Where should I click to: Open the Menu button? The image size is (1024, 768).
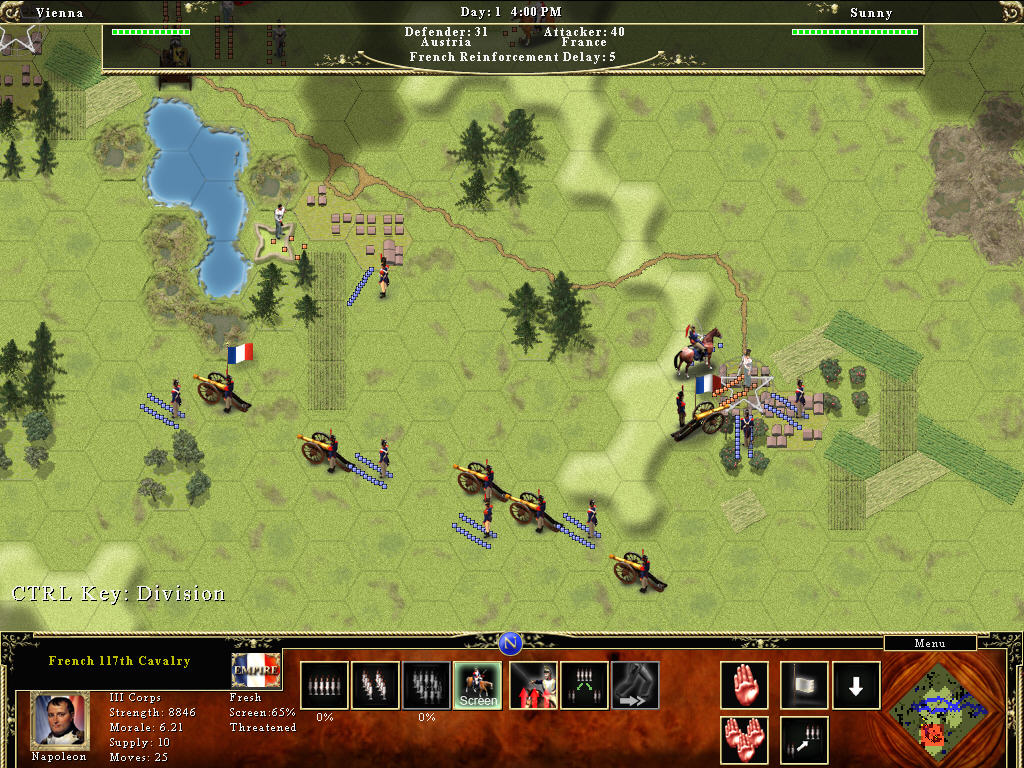pos(930,643)
